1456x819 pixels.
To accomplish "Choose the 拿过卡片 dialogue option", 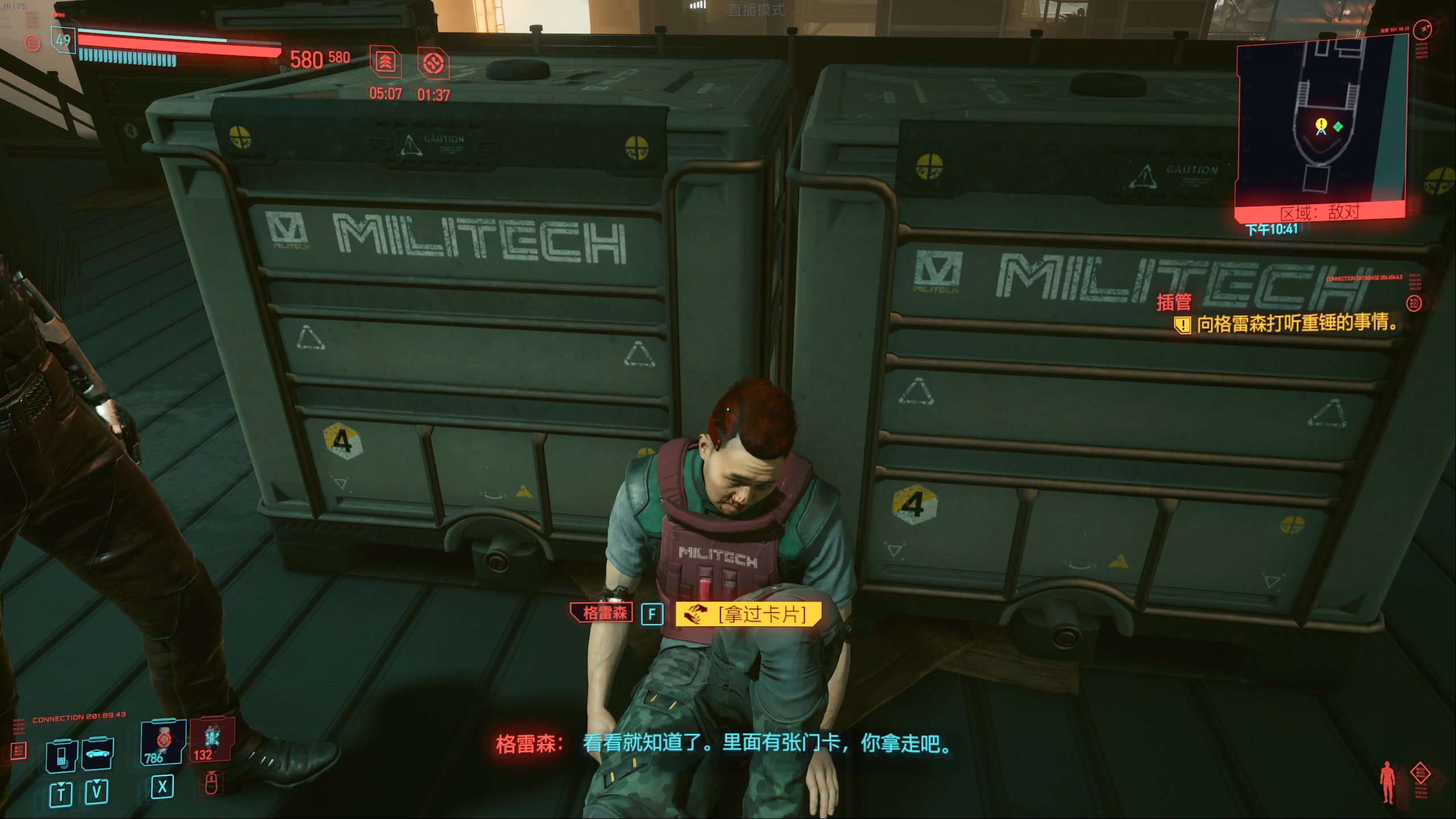I will 748,614.
